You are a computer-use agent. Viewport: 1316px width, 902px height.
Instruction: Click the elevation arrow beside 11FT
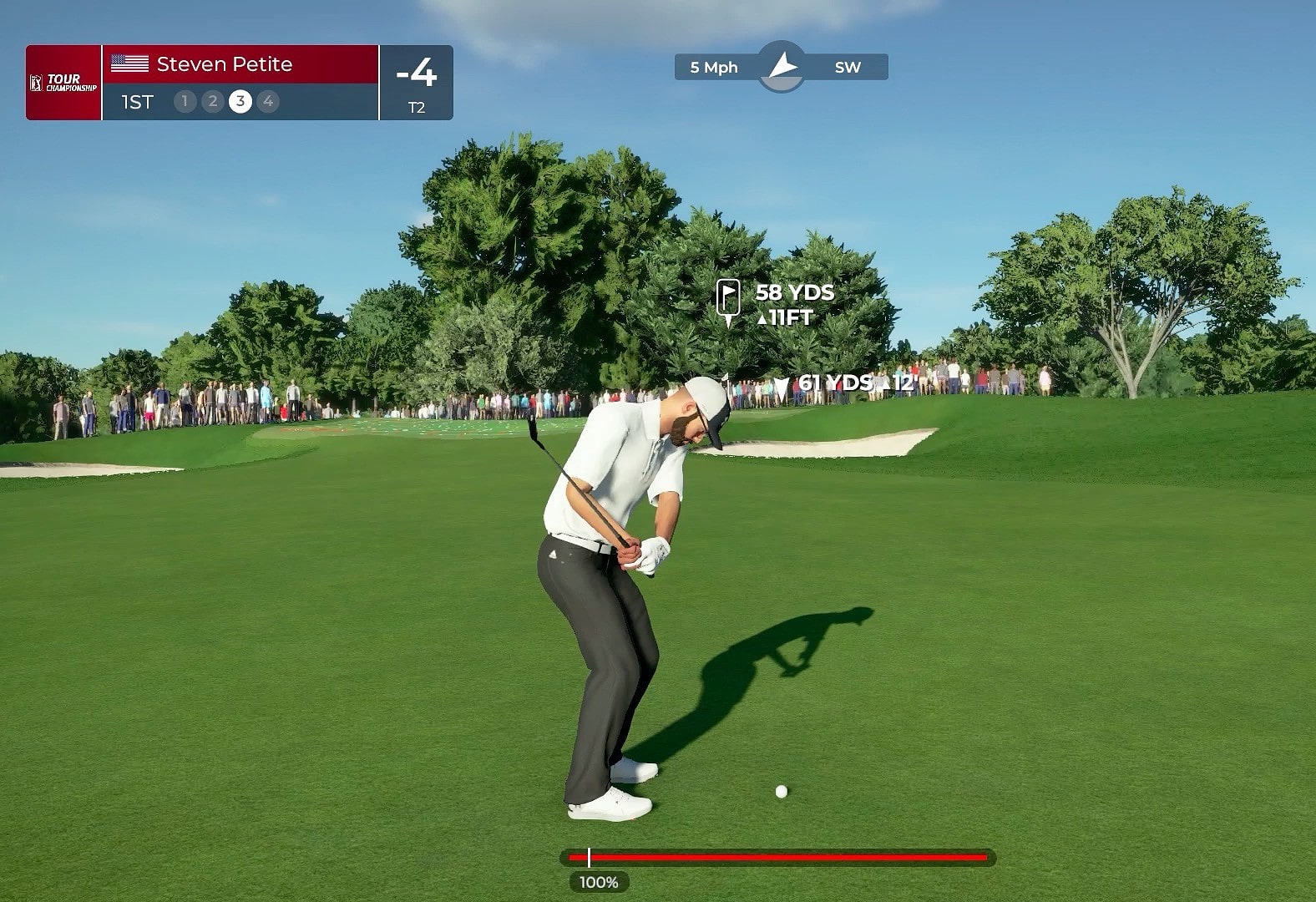click(764, 319)
